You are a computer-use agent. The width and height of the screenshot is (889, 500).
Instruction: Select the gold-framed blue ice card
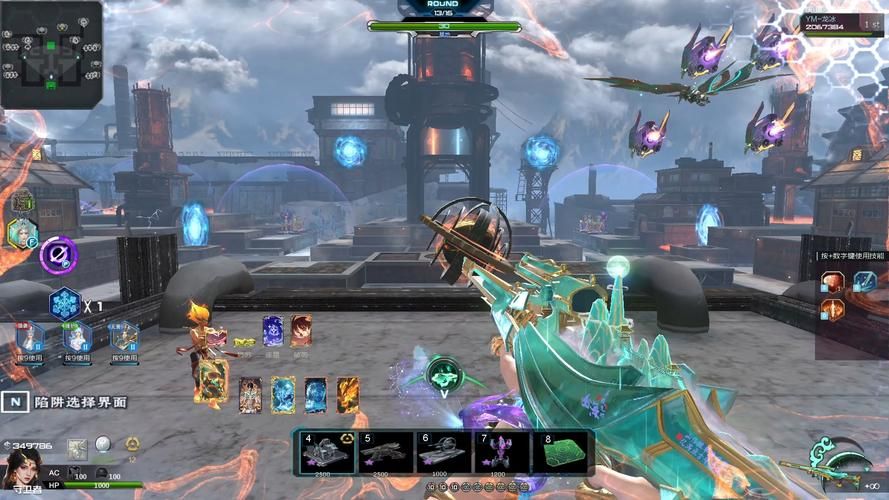point(283,395)
